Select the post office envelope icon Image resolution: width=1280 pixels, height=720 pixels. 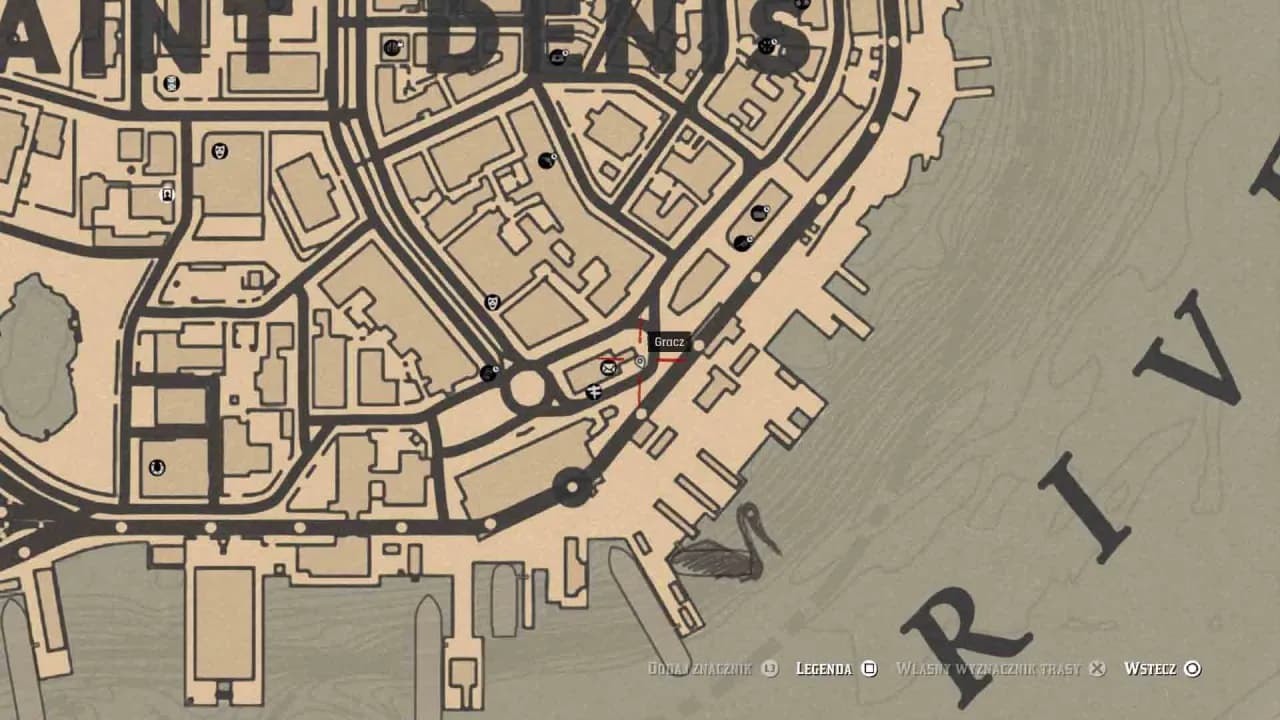(607, 368)
